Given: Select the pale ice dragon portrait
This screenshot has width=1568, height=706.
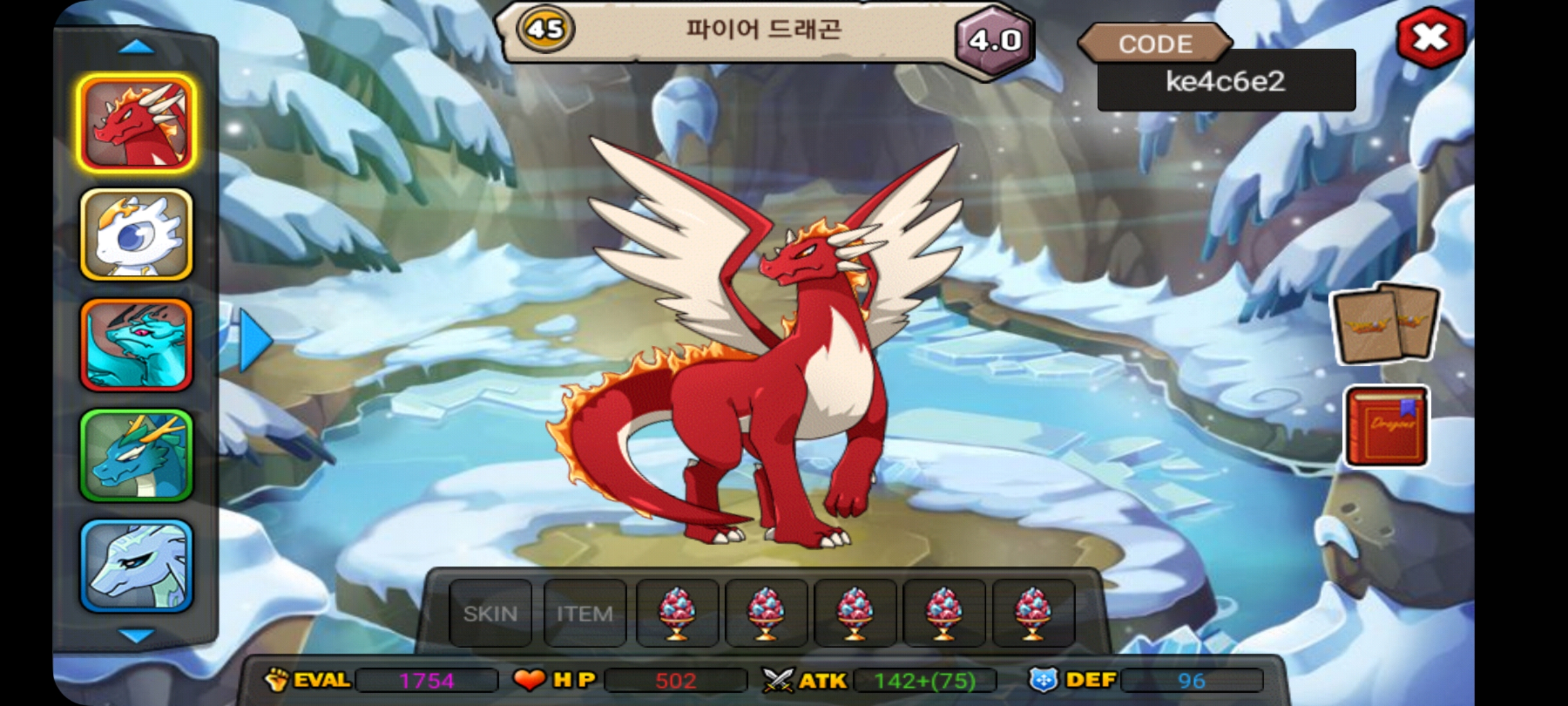Looking at the screenshot, I should (137, 565).
